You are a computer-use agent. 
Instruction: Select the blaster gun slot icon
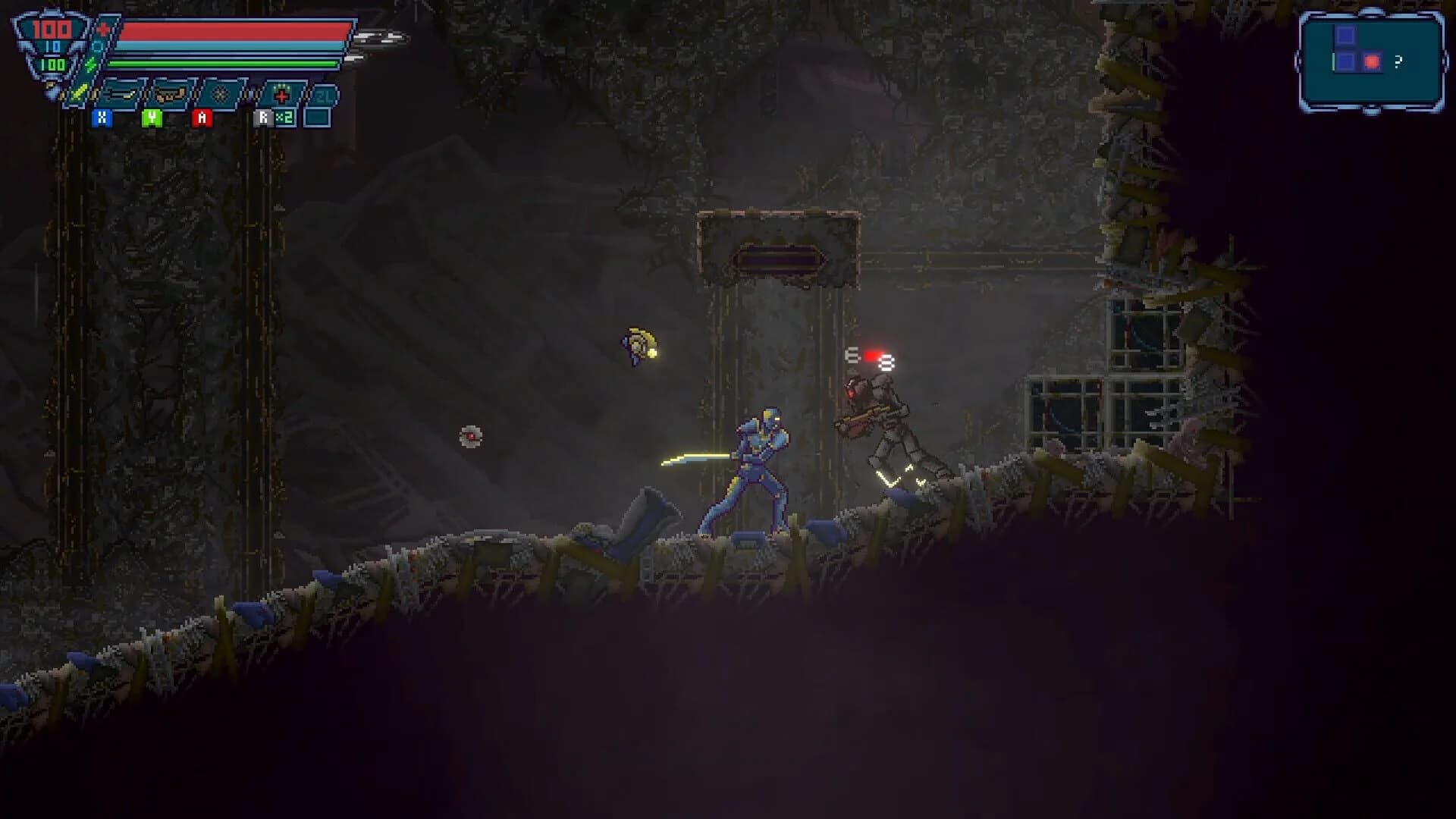[169, 95]
